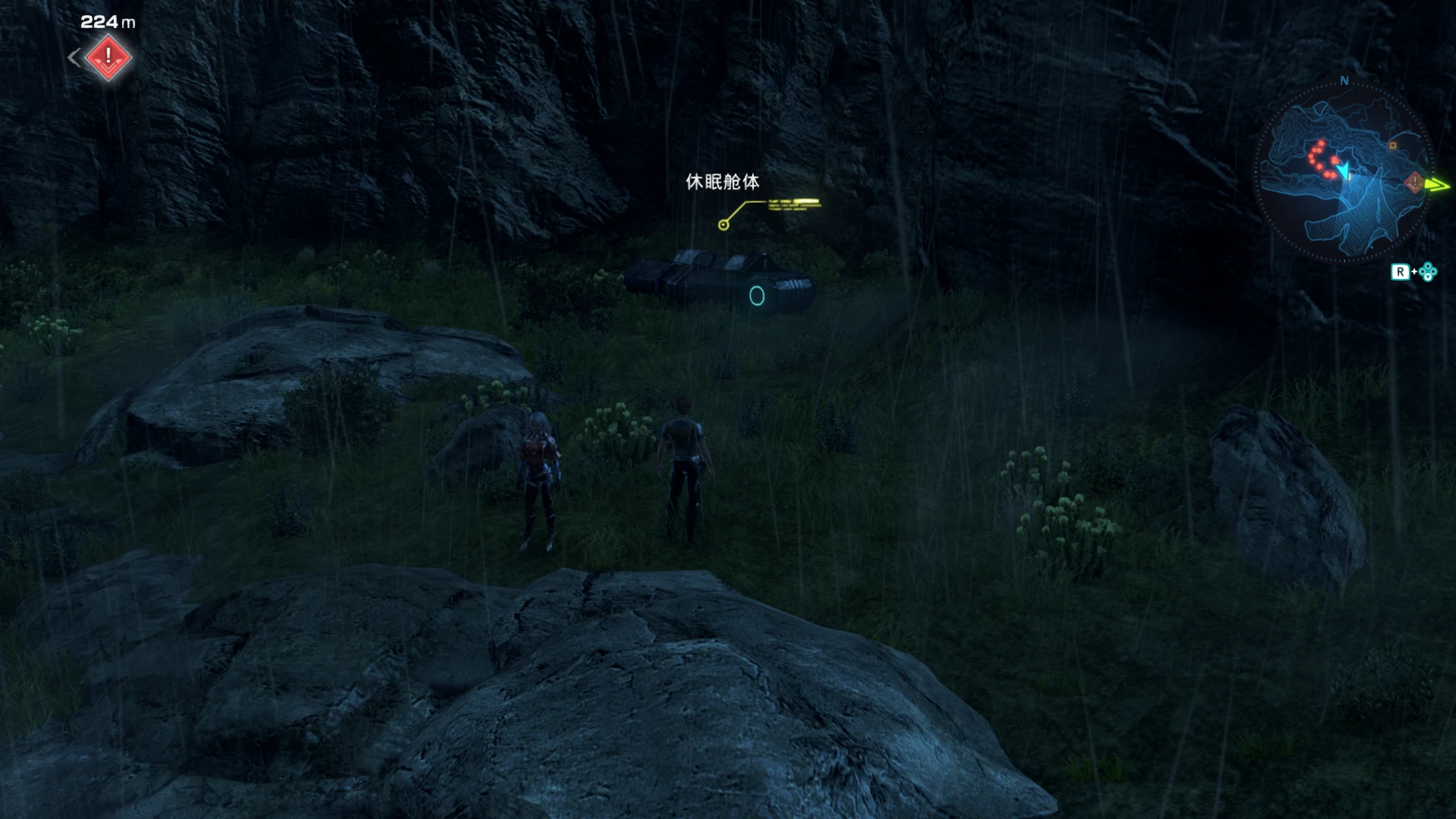1456x819 pixels.
Task: Click the d-pad icon next to R prompt
Action: [x=1429, y=271]
